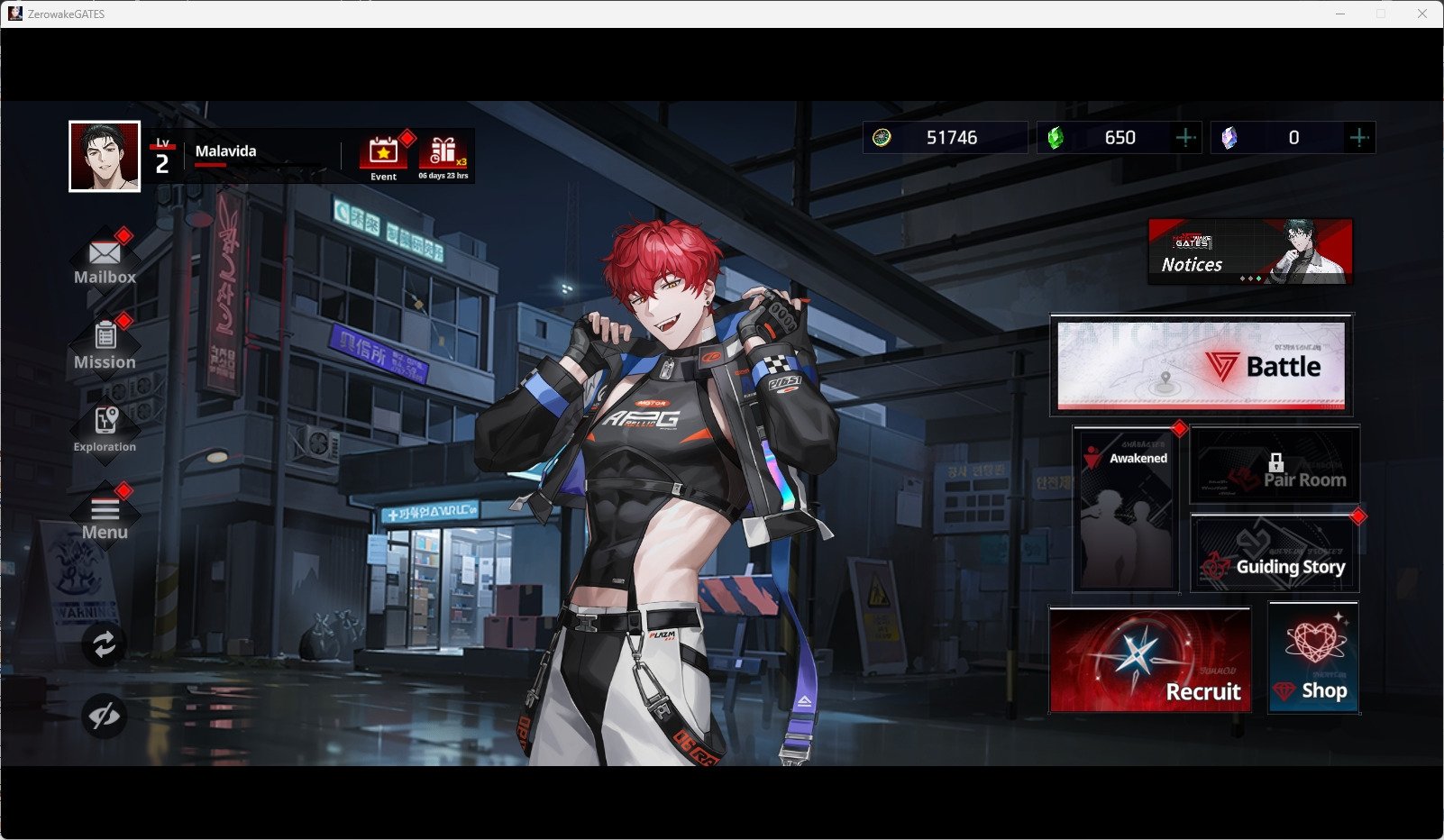Select the locked Pair Room
Image resolution: width=1444 pixels, height=840 pixels.
[1275, 466]
